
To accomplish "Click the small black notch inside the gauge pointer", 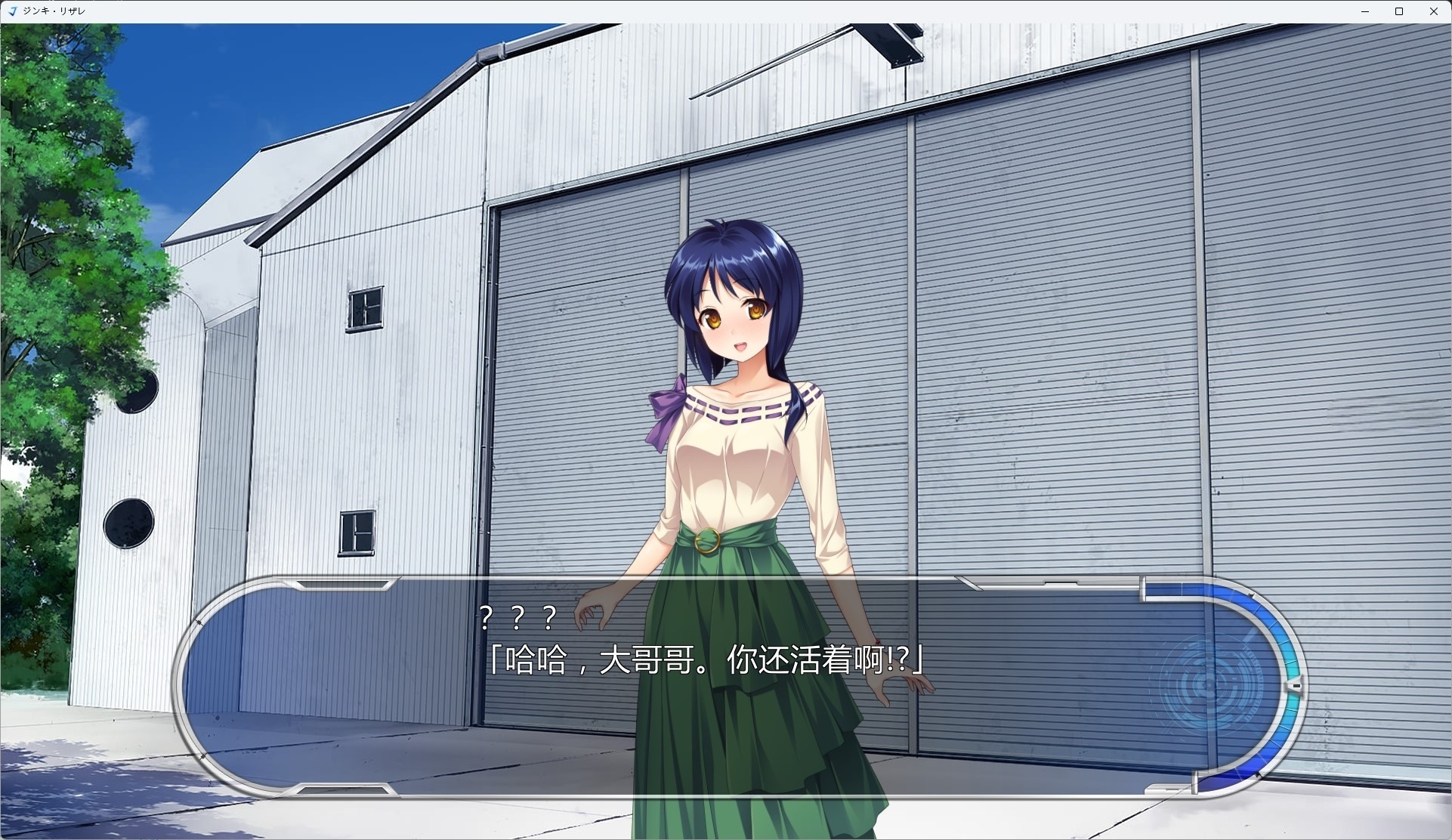I will (1296, 685).
